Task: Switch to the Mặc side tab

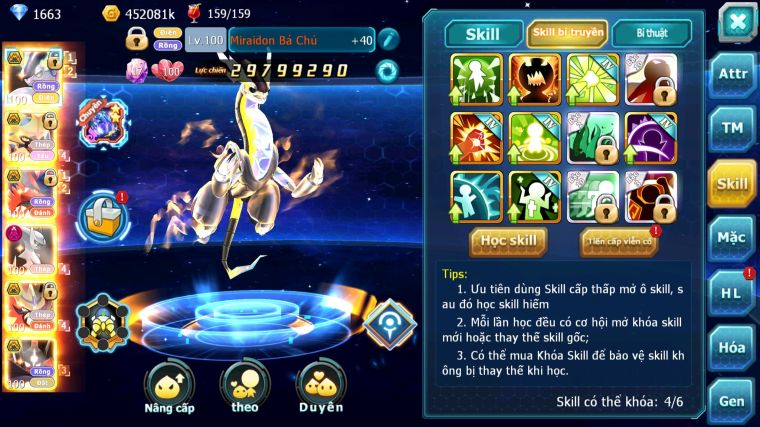Action: (x=732, y=238)
